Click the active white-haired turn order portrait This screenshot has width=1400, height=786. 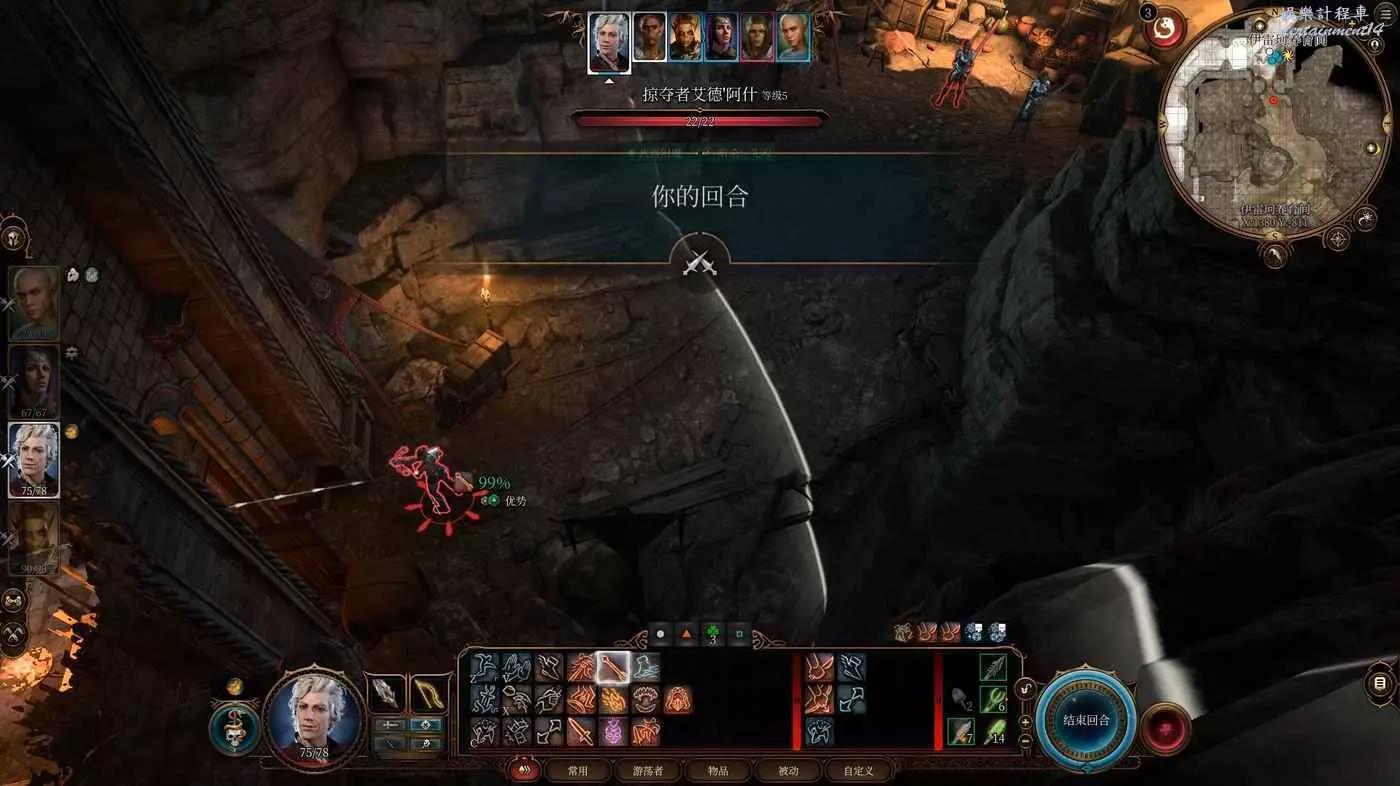coord(609,42)
